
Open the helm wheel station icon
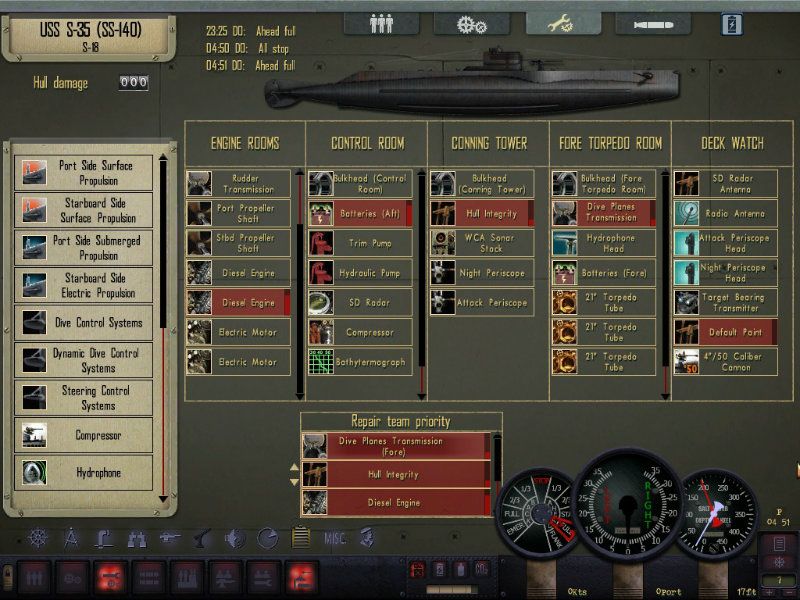click(38, 538)
